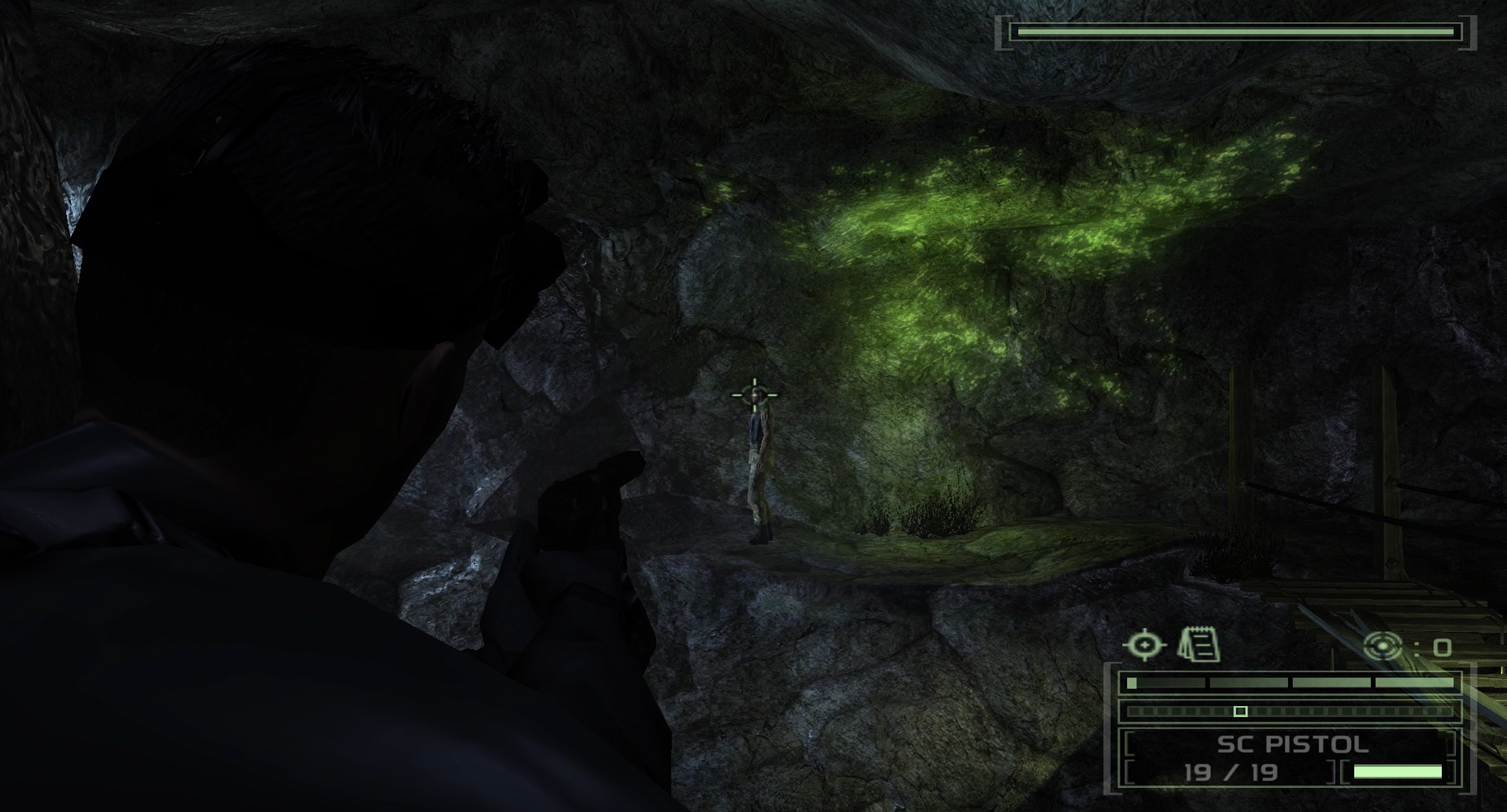Open the notepad icon in the HUD
Viewport: 1507px width, 812px height.
[1200, 645]
